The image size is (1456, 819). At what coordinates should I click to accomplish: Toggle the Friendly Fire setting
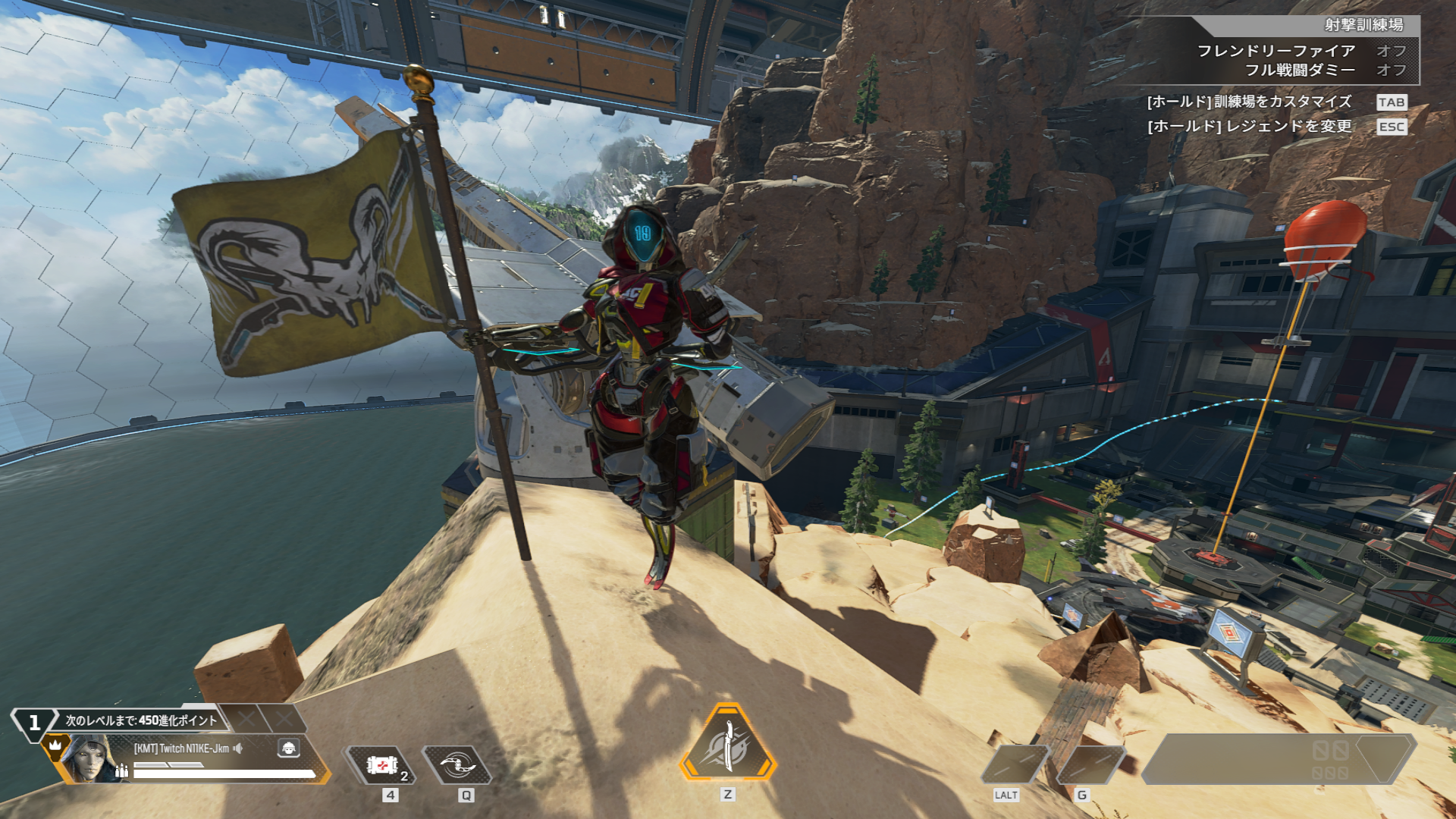click(x=1391, y=51)
